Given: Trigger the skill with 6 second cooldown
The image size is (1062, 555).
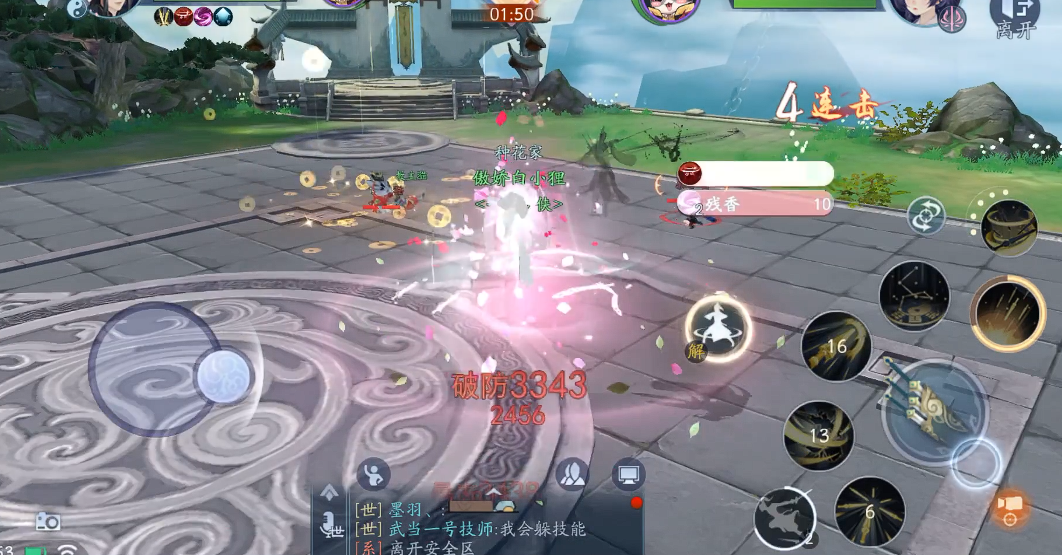Looking at the screenshot, I should pos(869,510).
